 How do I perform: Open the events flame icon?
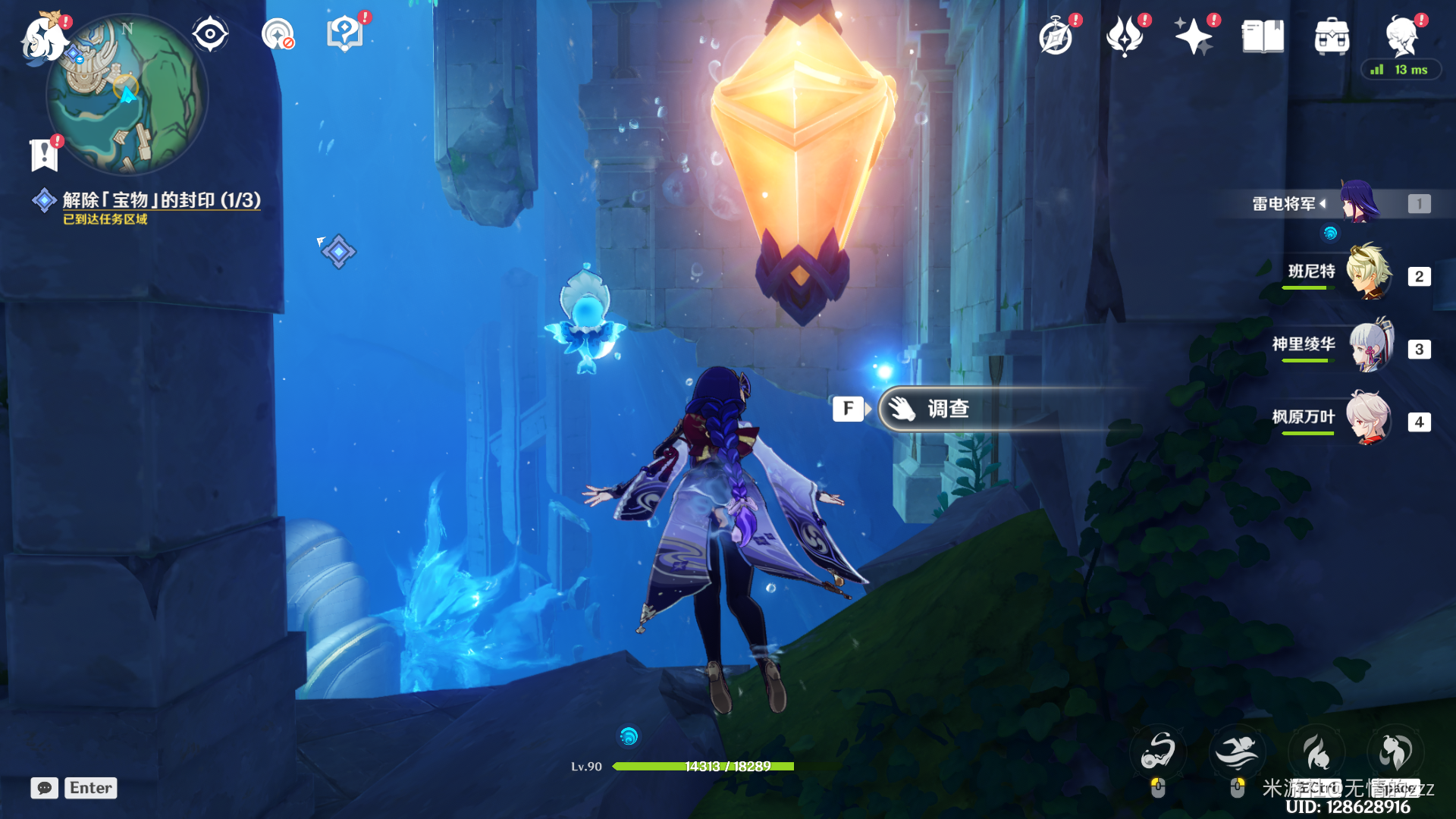pyautogui.click(x=1125, y=36)
